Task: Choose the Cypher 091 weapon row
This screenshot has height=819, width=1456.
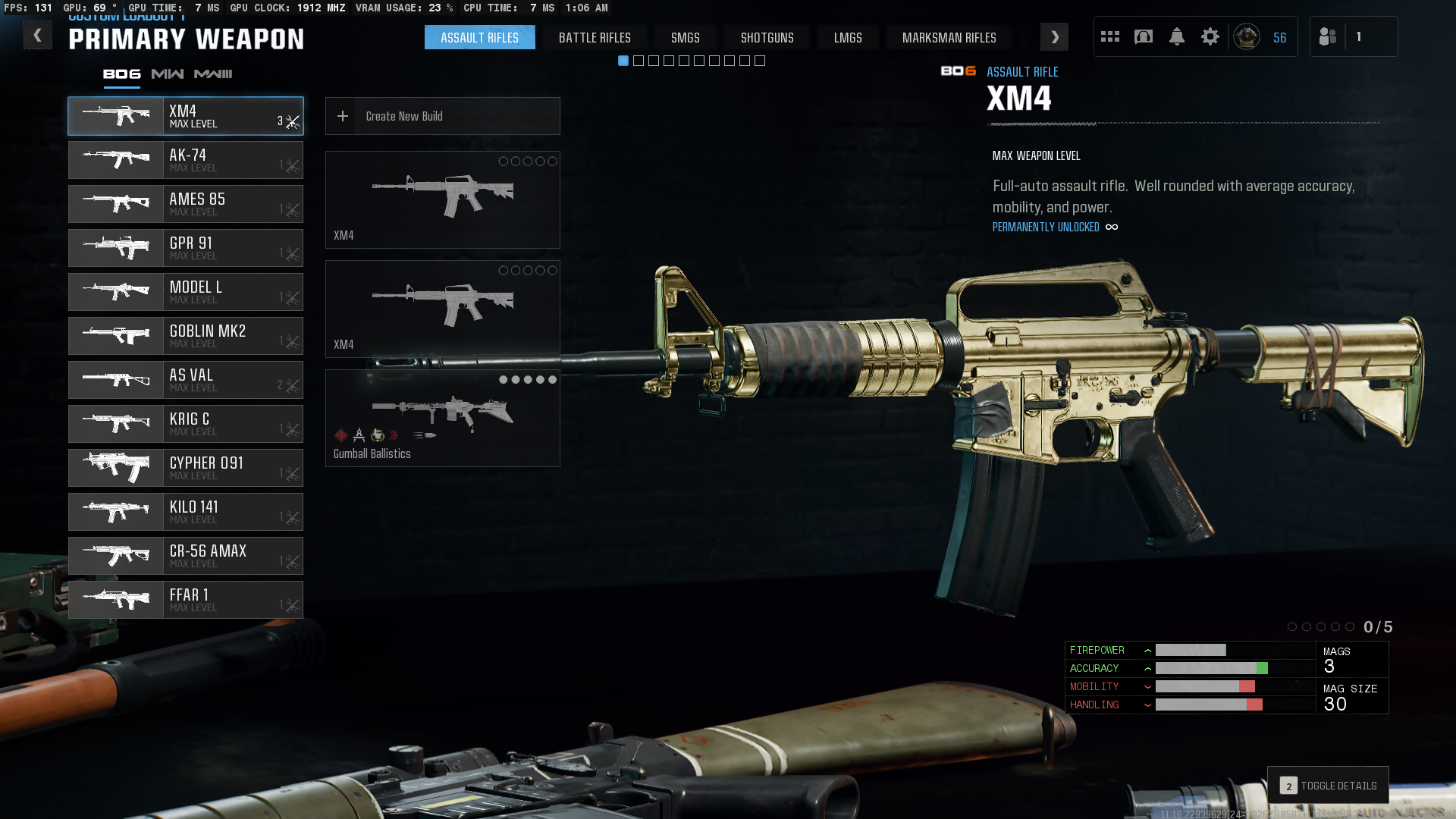Action: tap(186, 468)
